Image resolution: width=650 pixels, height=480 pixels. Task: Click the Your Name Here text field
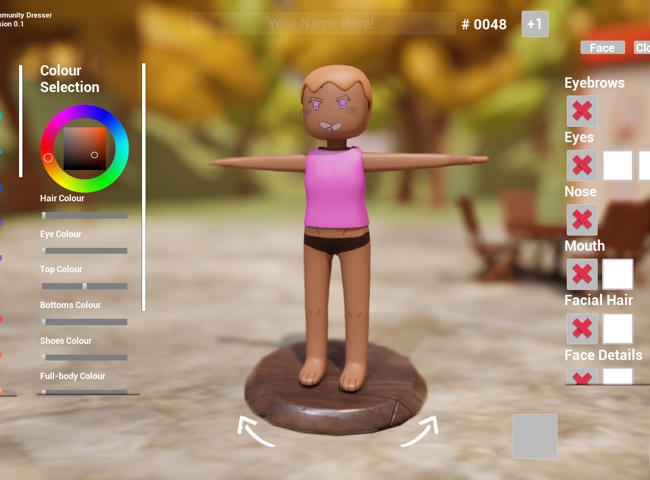(x=321, y=23)
